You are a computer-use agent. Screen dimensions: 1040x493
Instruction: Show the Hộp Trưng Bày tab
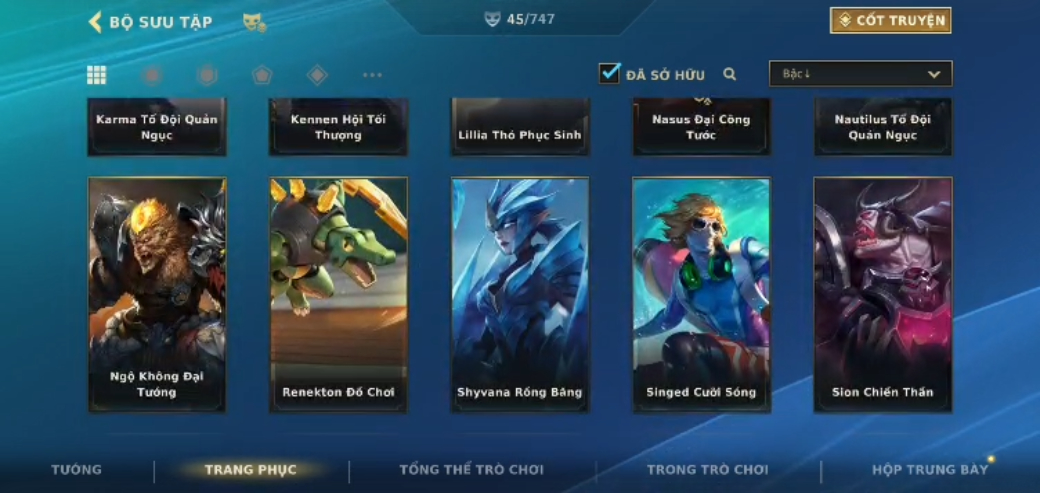point(930,470)
